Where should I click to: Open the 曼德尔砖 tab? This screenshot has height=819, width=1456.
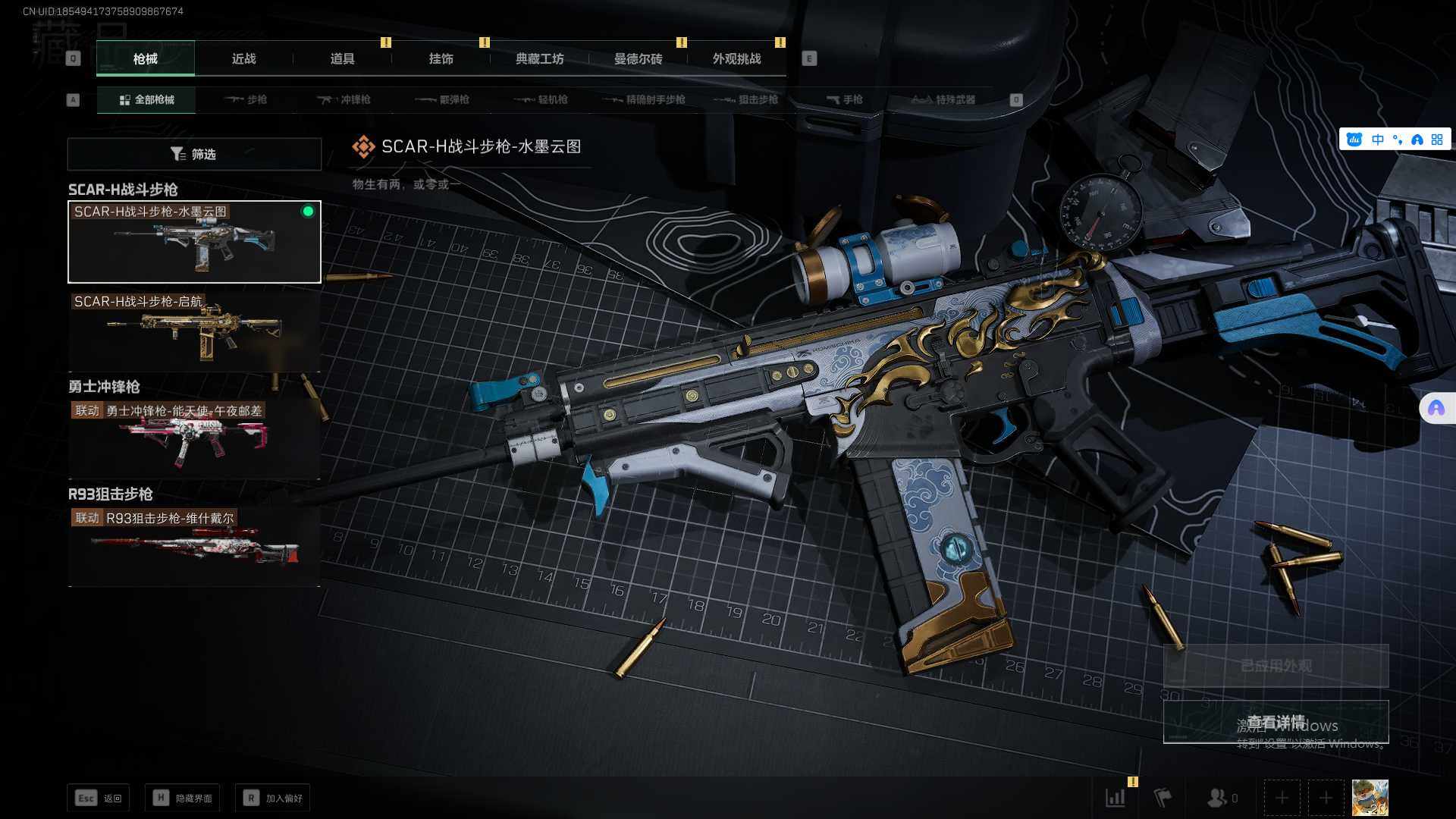[x=638, y=59]
